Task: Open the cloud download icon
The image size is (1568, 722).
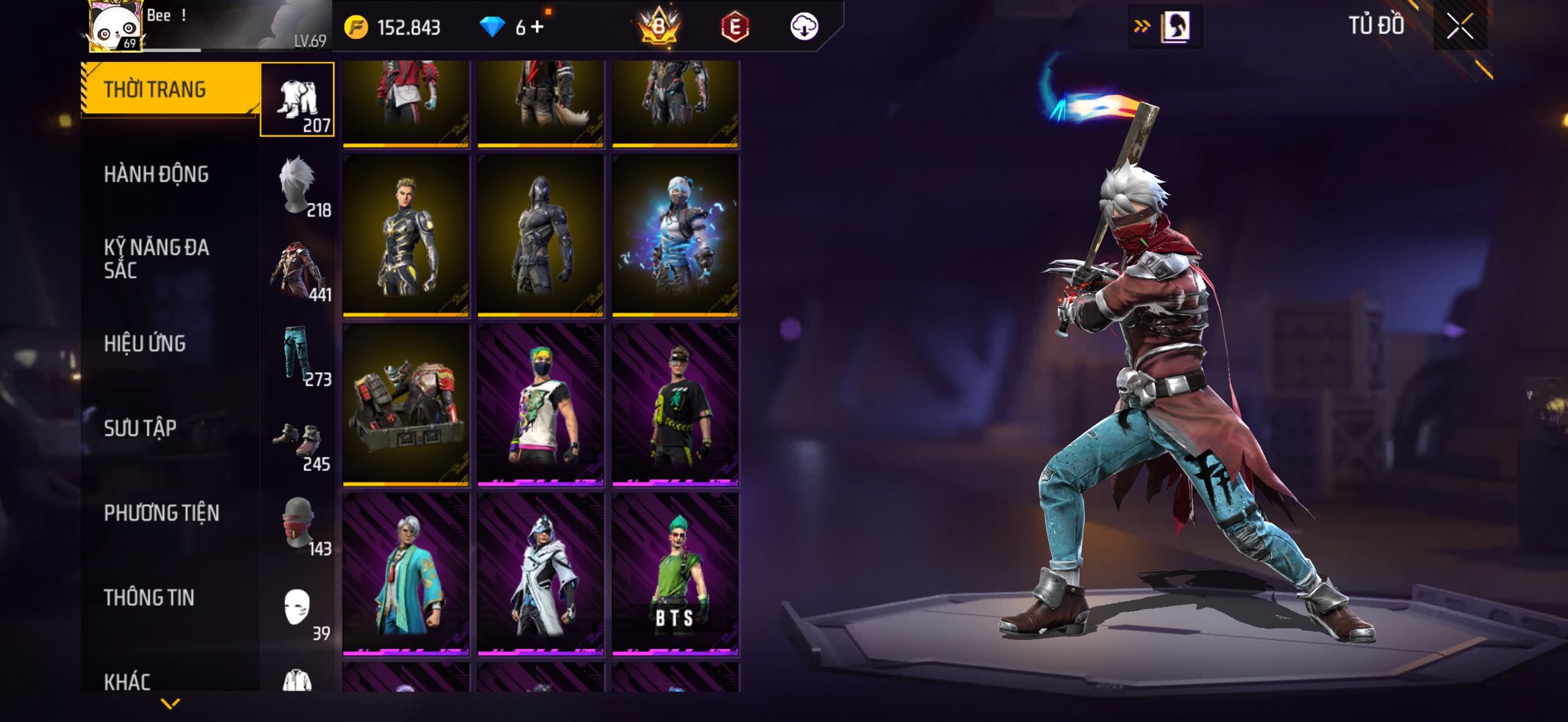Action: 804,27
